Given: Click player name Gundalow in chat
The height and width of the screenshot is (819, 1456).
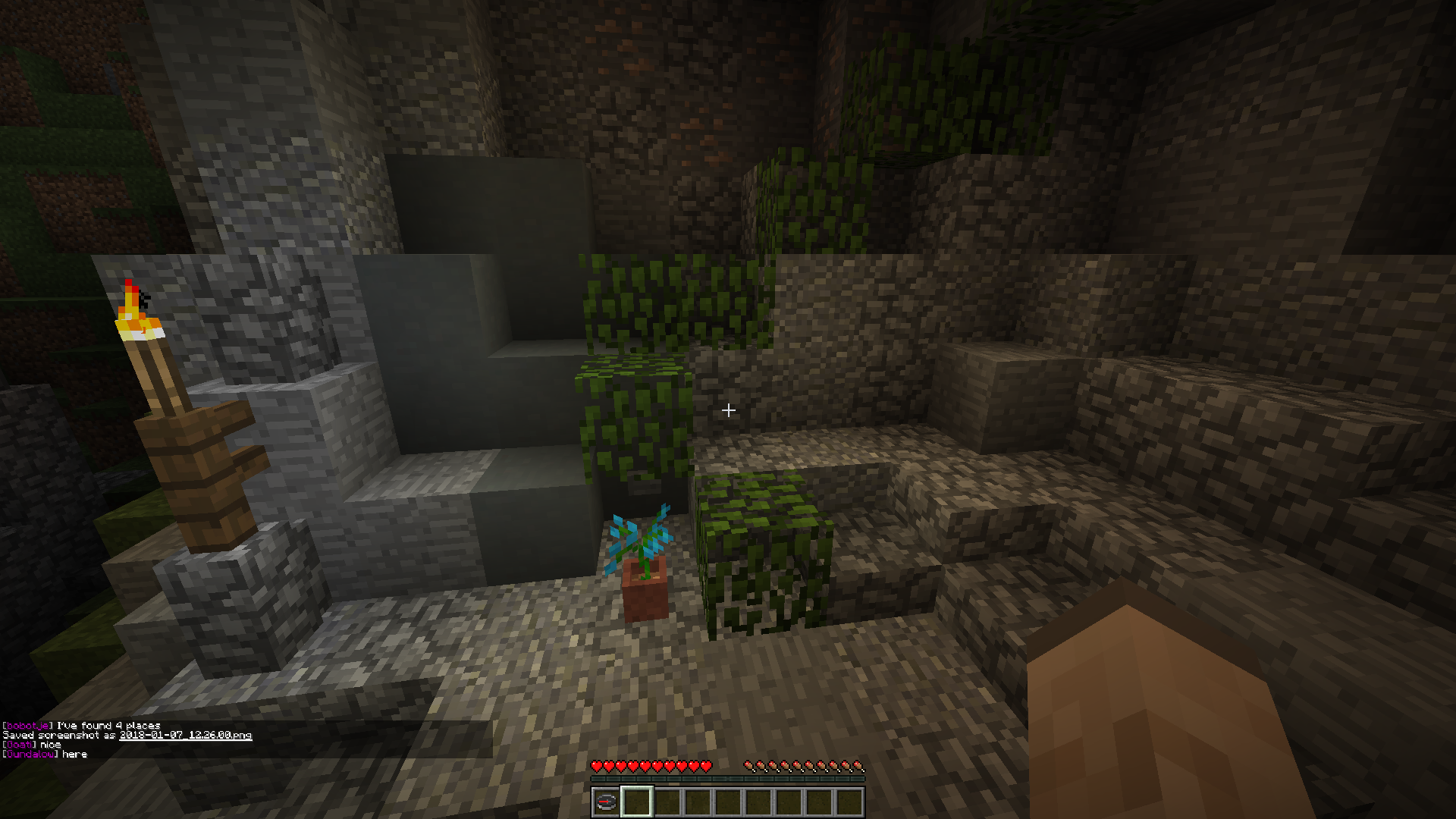Looking at the screenshot, I should click(30, 755).
